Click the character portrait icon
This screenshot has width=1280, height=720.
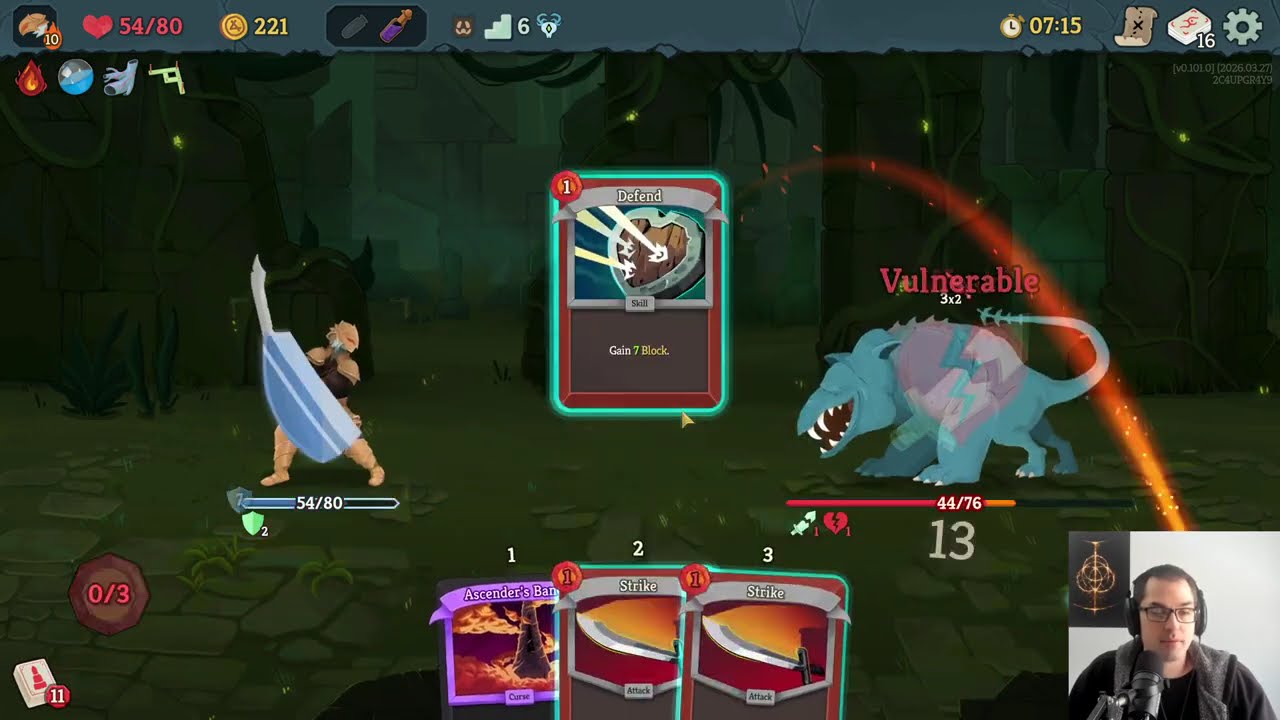36,26
